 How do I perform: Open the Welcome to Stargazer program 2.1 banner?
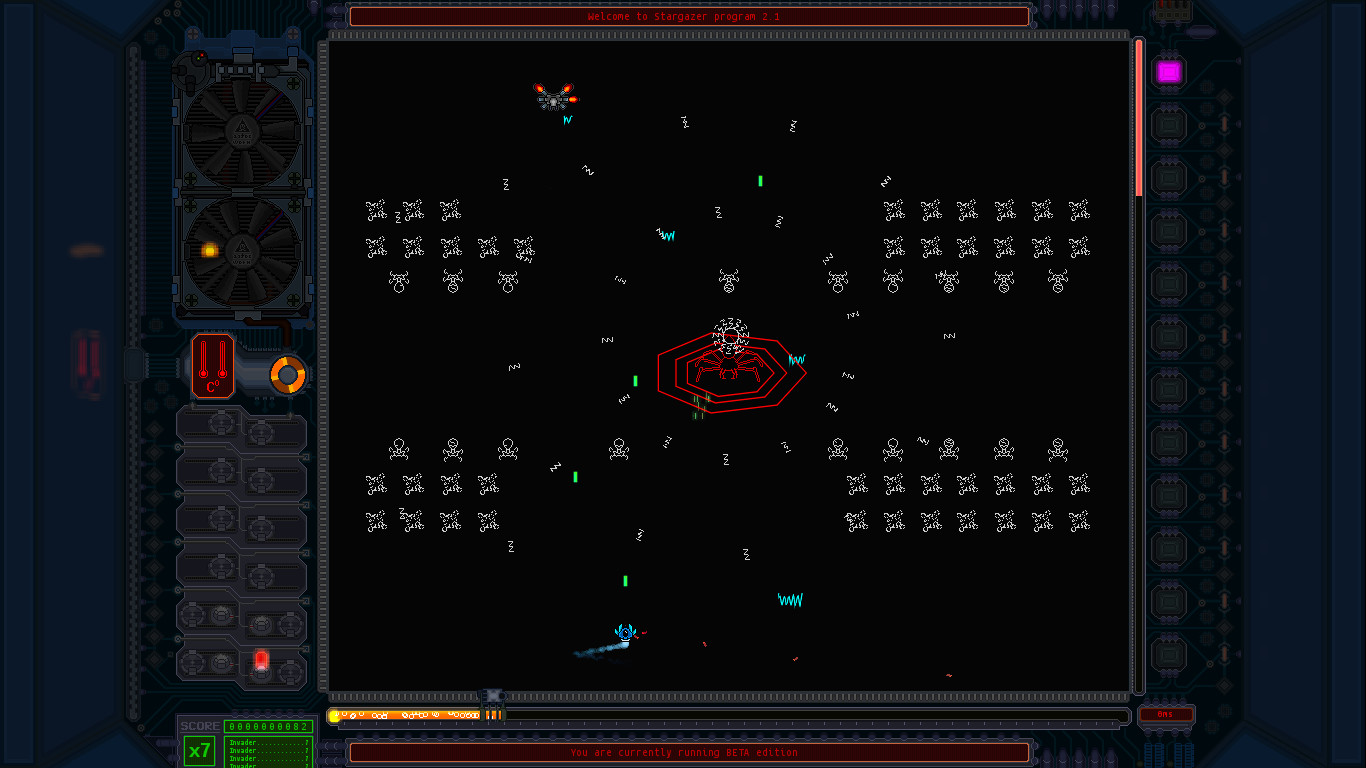pyautogui.click(x=688, y=16)
